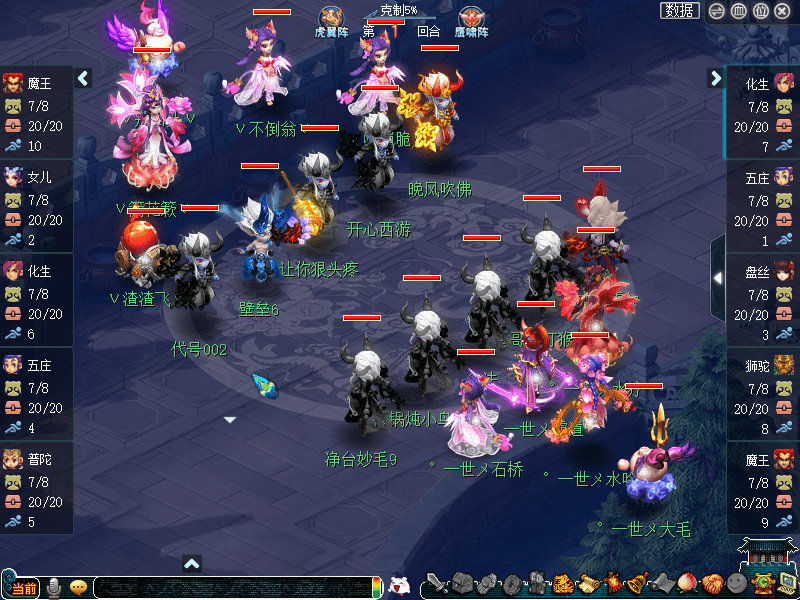800x600 pixels.
Task: Click the swap arrows button at top right
Action: pos(716,11)
